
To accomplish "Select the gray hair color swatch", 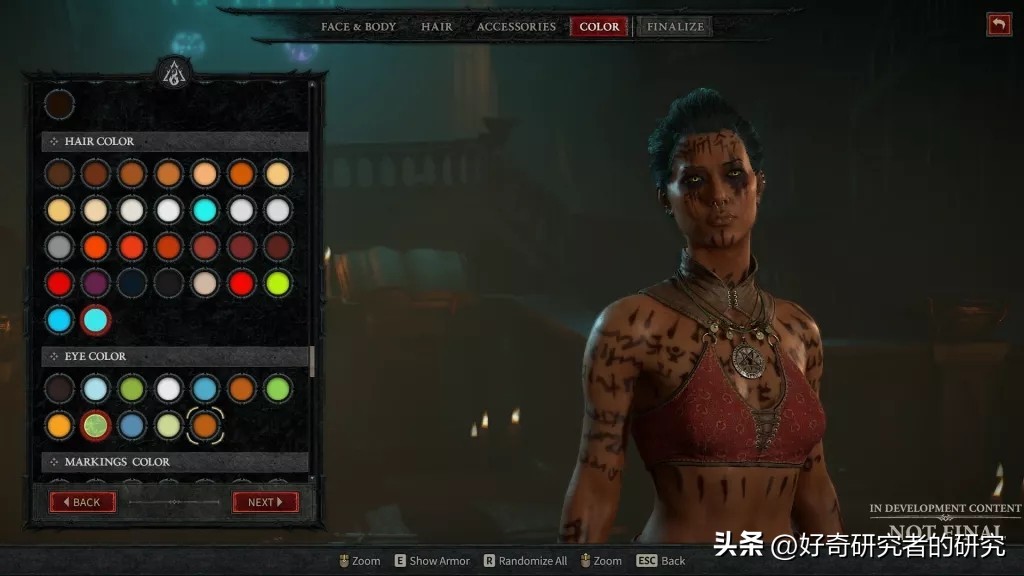I will tap(59, 246).
